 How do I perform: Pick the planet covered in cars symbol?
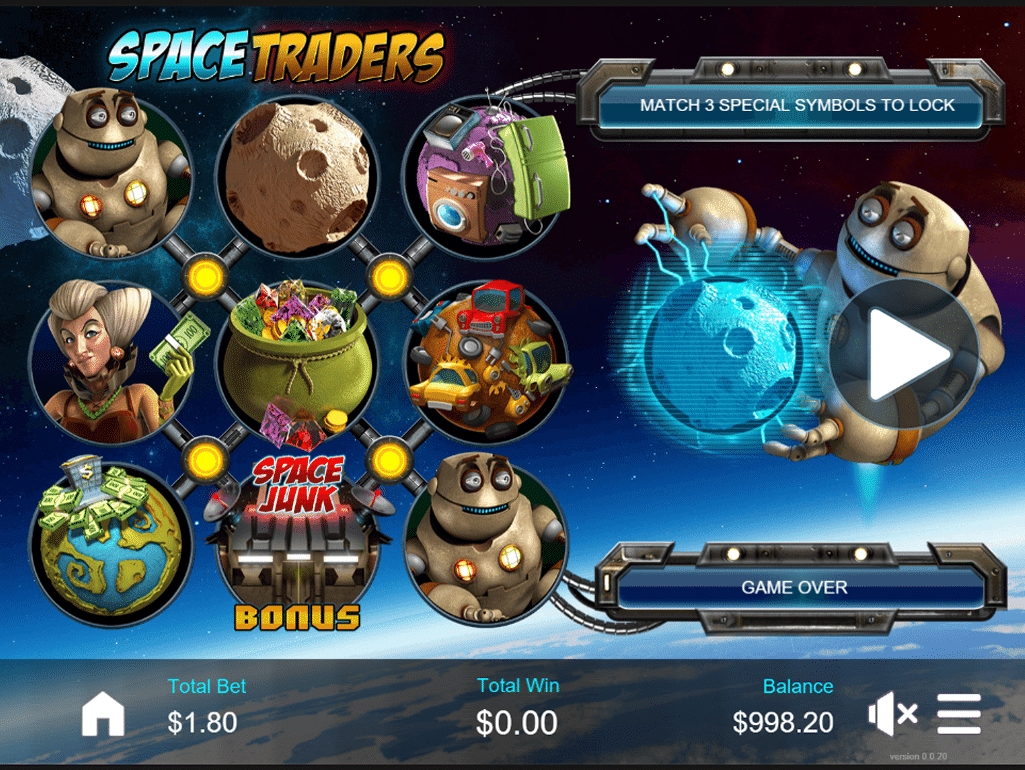(x=487, y=360)
